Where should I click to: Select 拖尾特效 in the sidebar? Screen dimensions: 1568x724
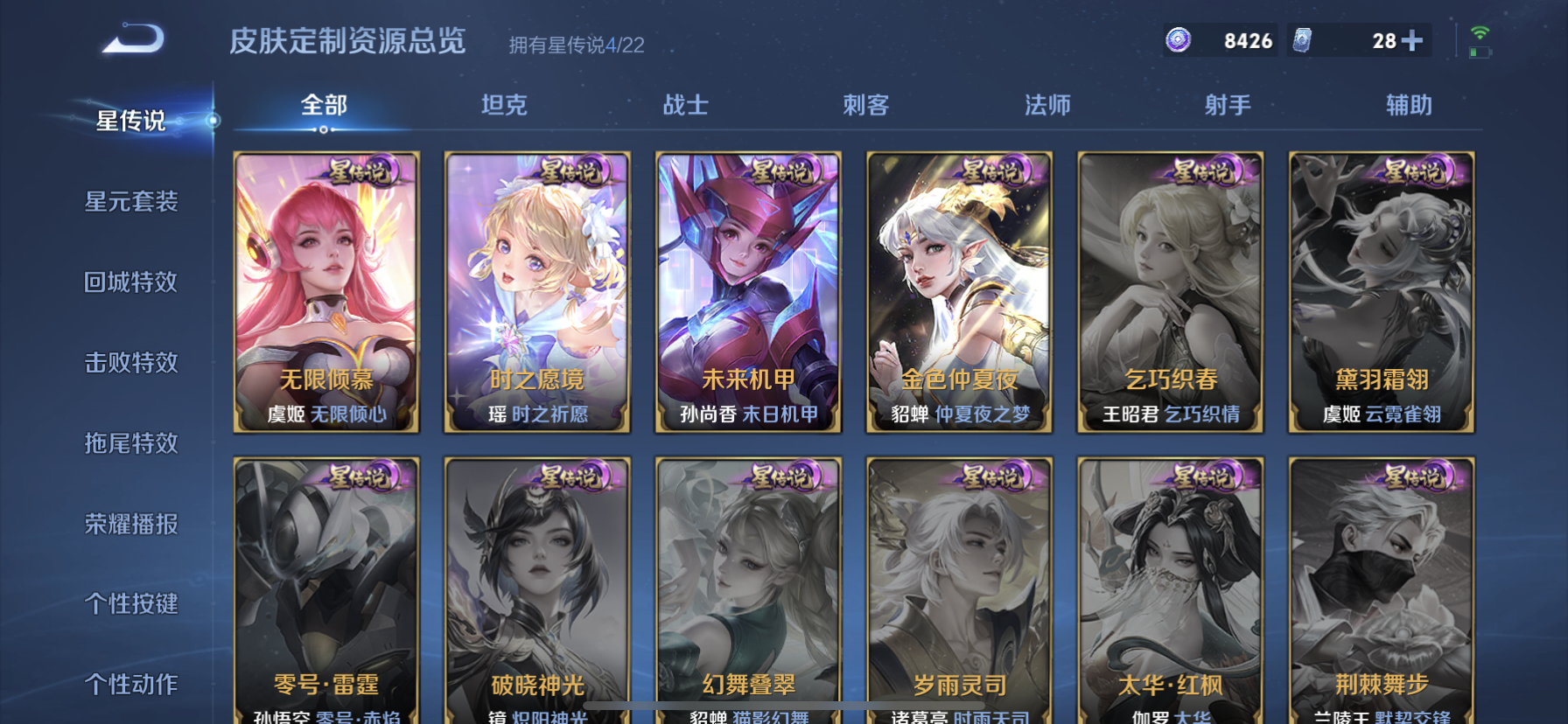133,443
